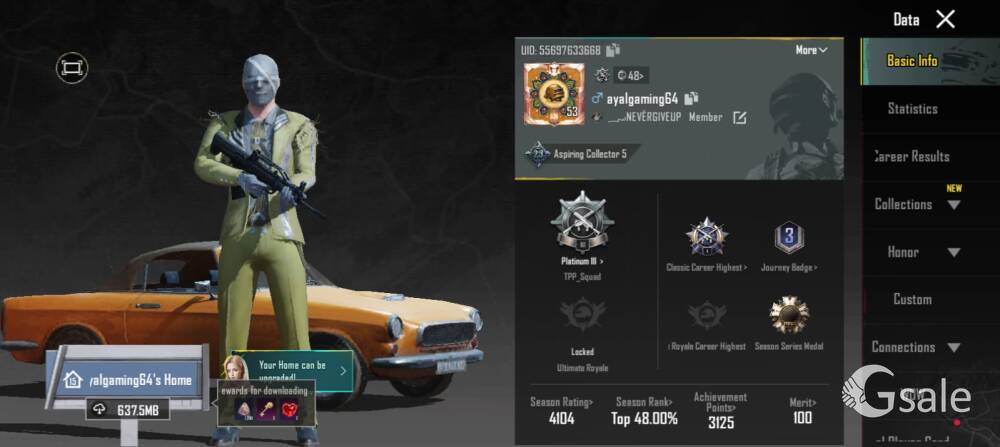Visit ayalgaming64's Home
The height and width of the screenshot is (447, 1000).
point(127,380)
